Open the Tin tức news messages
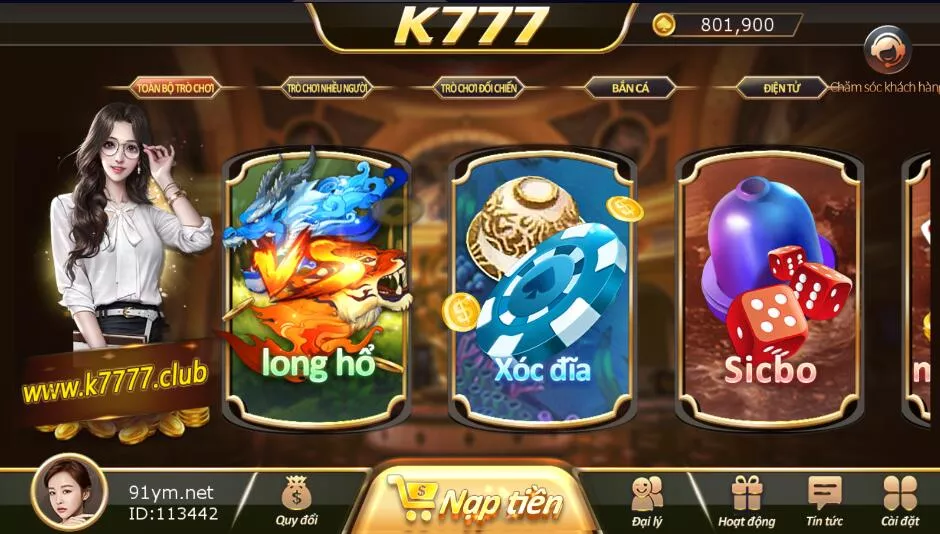This screenshot has height=534, width=940. pyautogui.click(x=824, y=499)
